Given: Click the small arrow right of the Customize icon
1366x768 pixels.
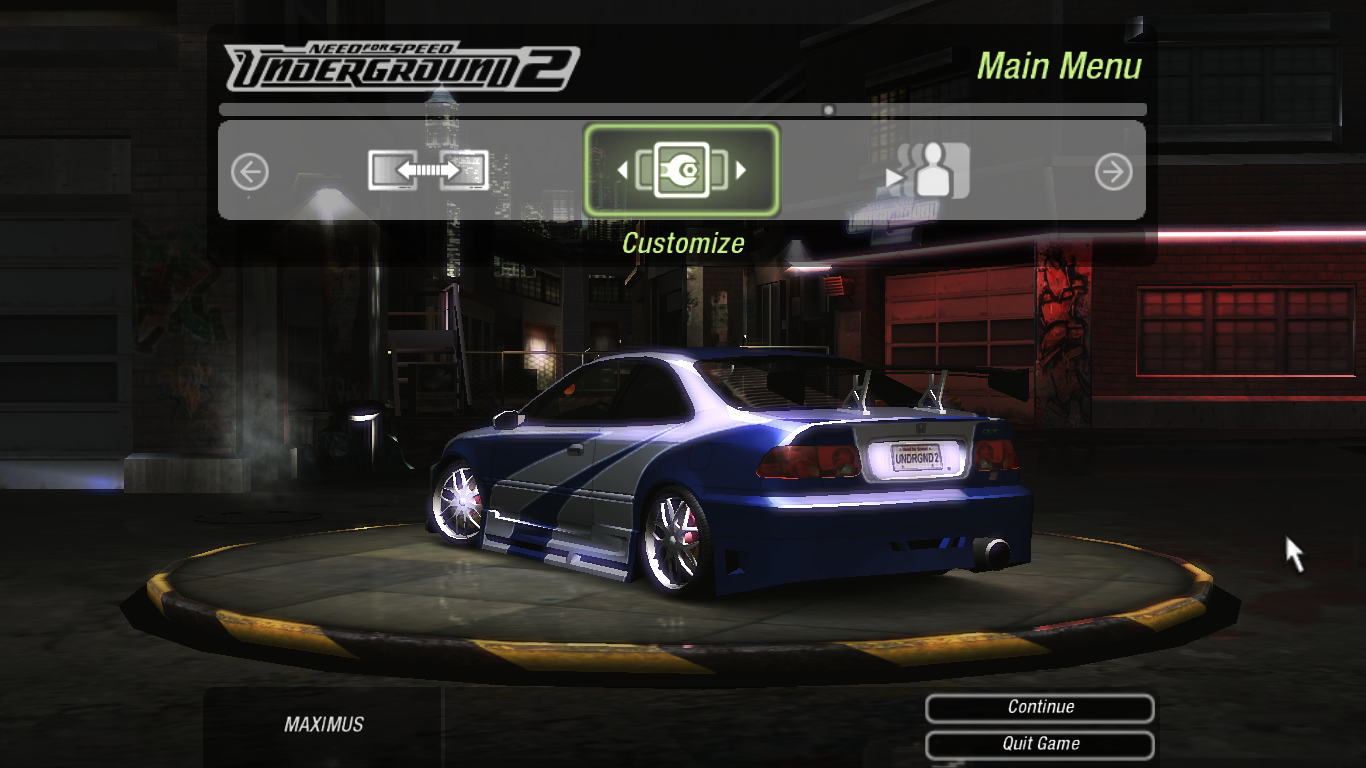Looking at the screenshot, I should (x=741, y=170).
